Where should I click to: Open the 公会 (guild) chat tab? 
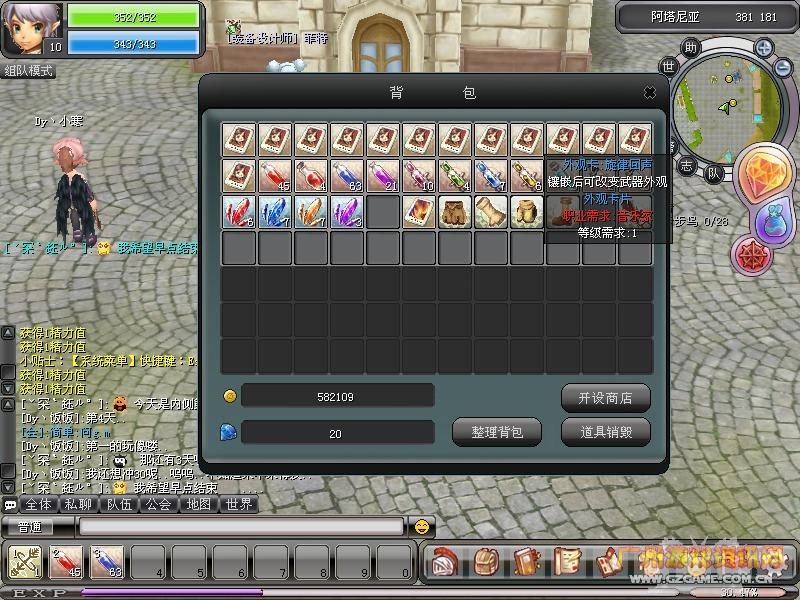[x=158, y=505]
